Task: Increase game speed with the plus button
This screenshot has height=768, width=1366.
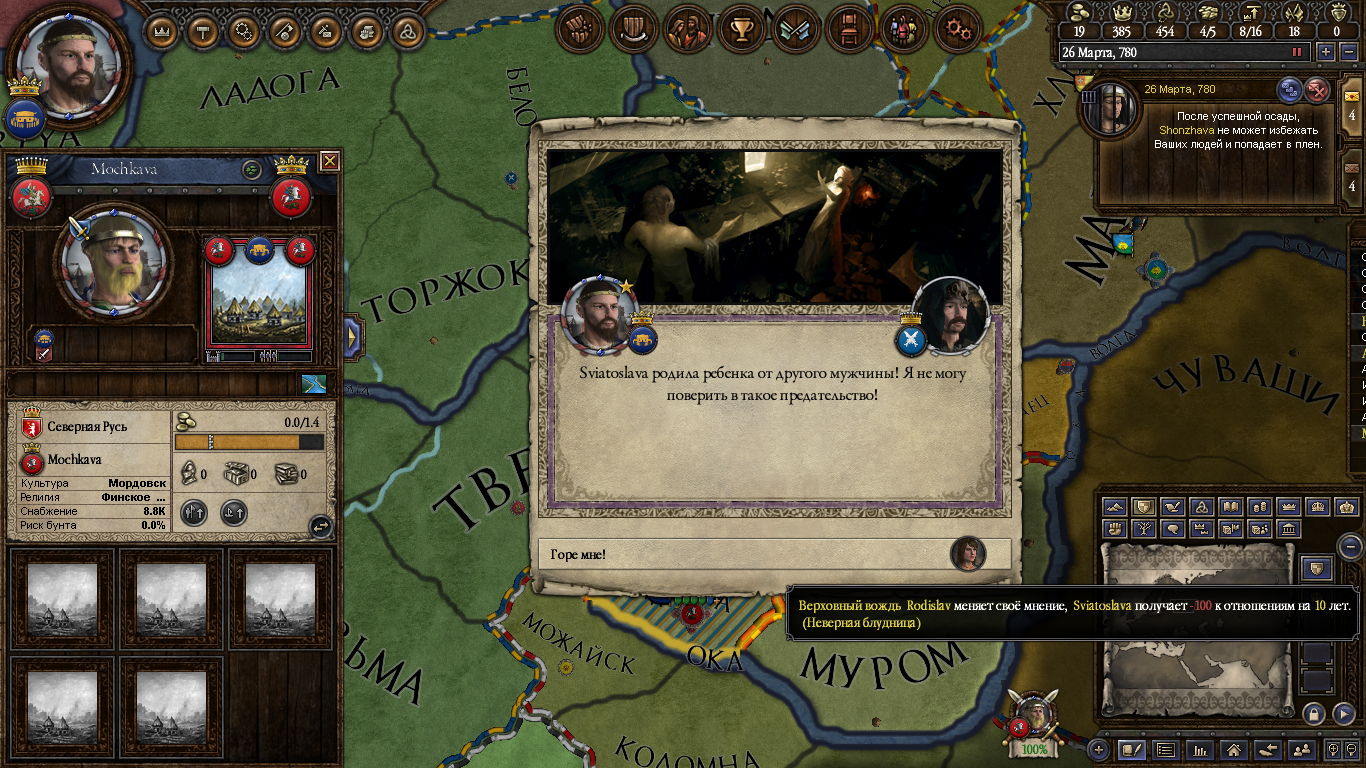Action: (x=1326, y=52)
